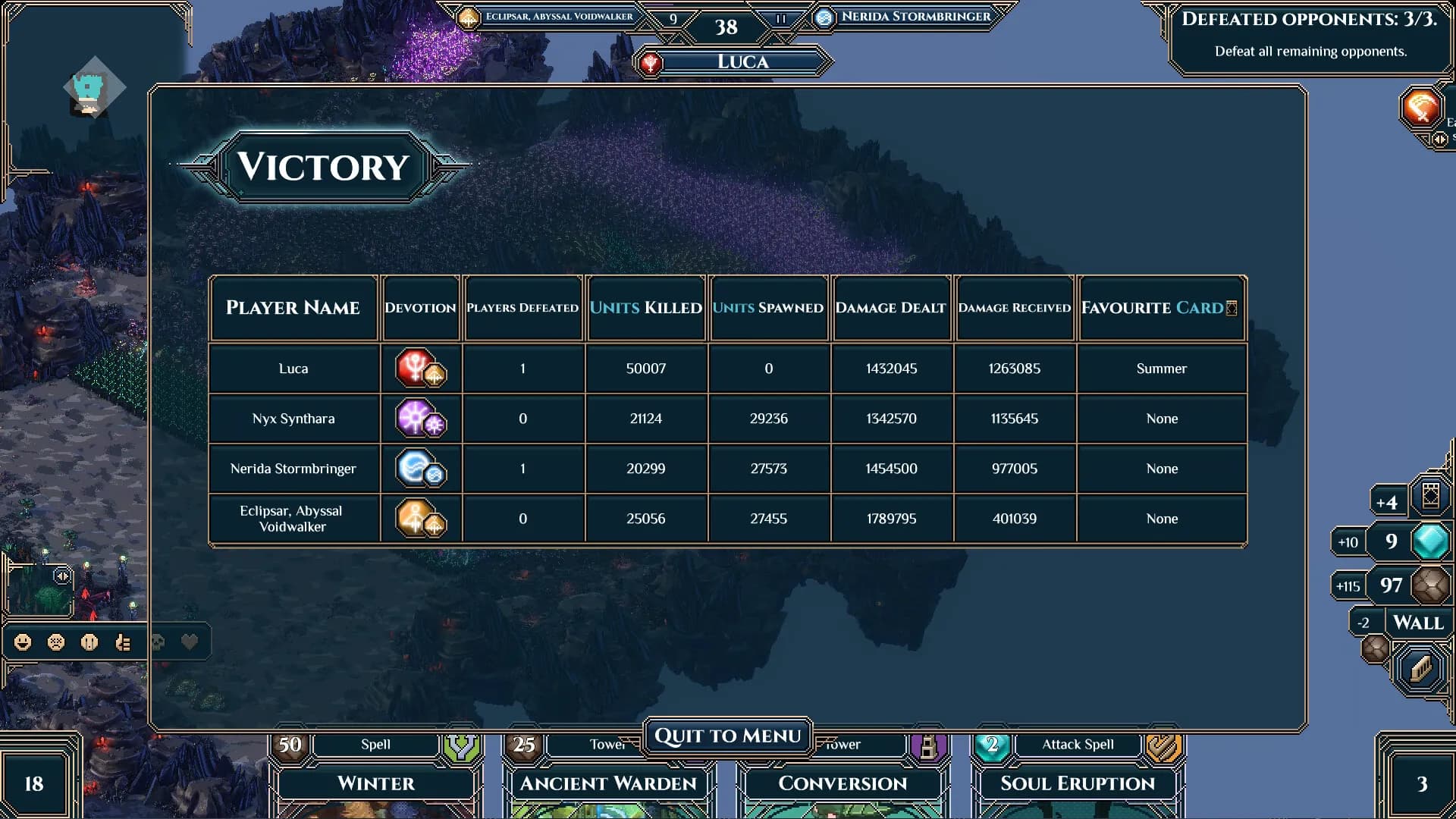Select Luca's row in the results table

point(293,369)
